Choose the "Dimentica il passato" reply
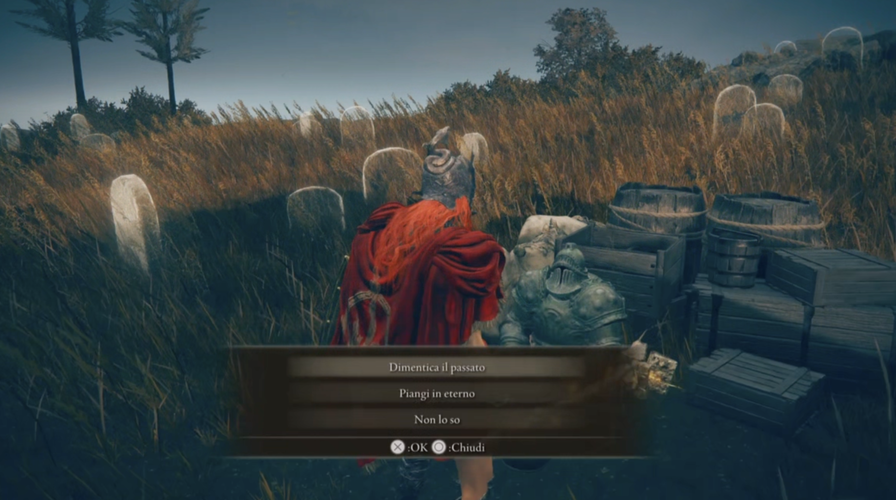Image resolution: width=896 pixels, height=500 pixels. tap(436, 367)
